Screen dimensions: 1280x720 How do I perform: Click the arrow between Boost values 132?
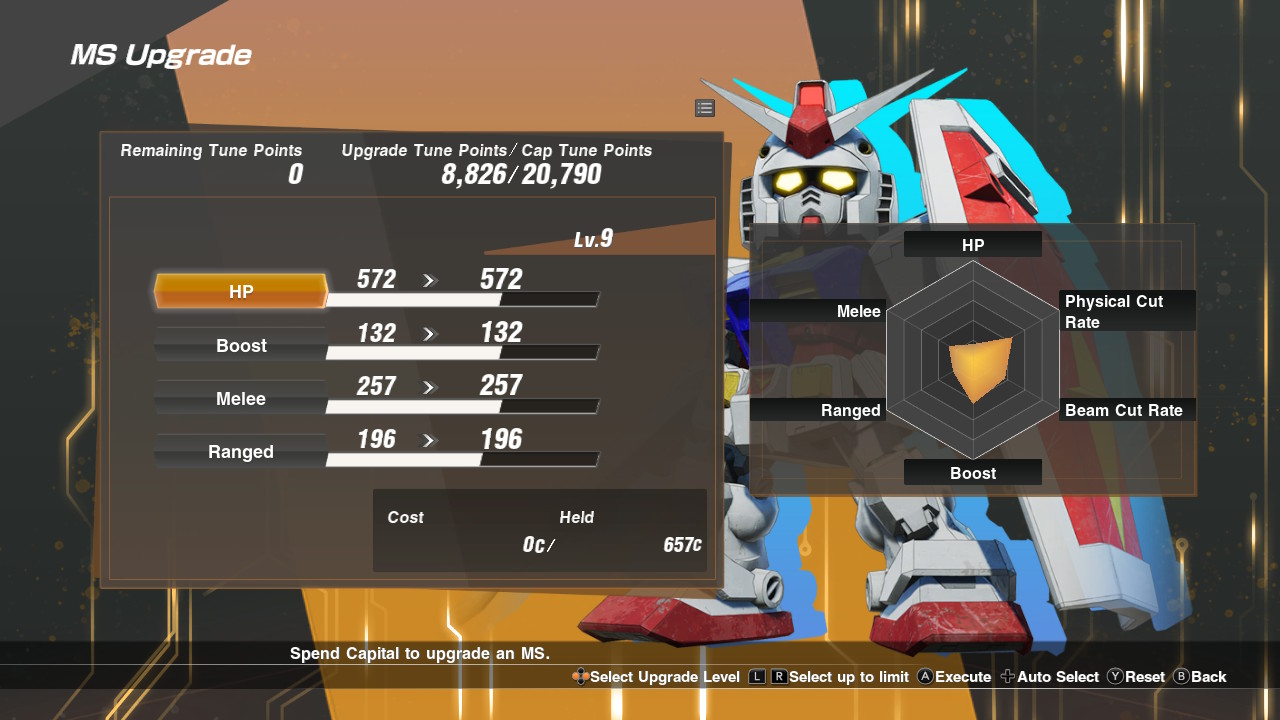click(x=430, y=334)
